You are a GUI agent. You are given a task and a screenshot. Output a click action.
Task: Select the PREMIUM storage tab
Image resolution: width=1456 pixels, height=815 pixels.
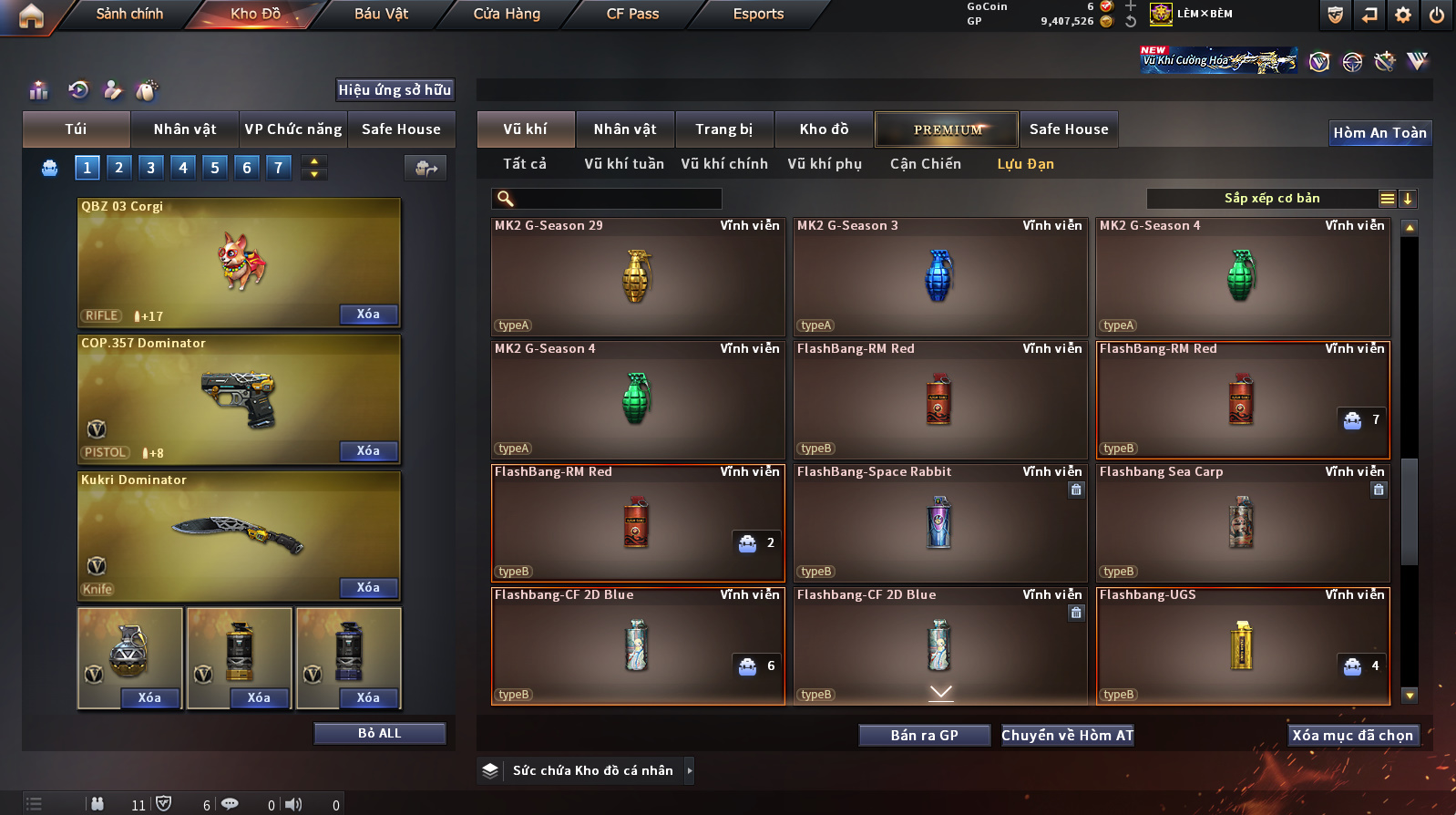pos(948,129)
